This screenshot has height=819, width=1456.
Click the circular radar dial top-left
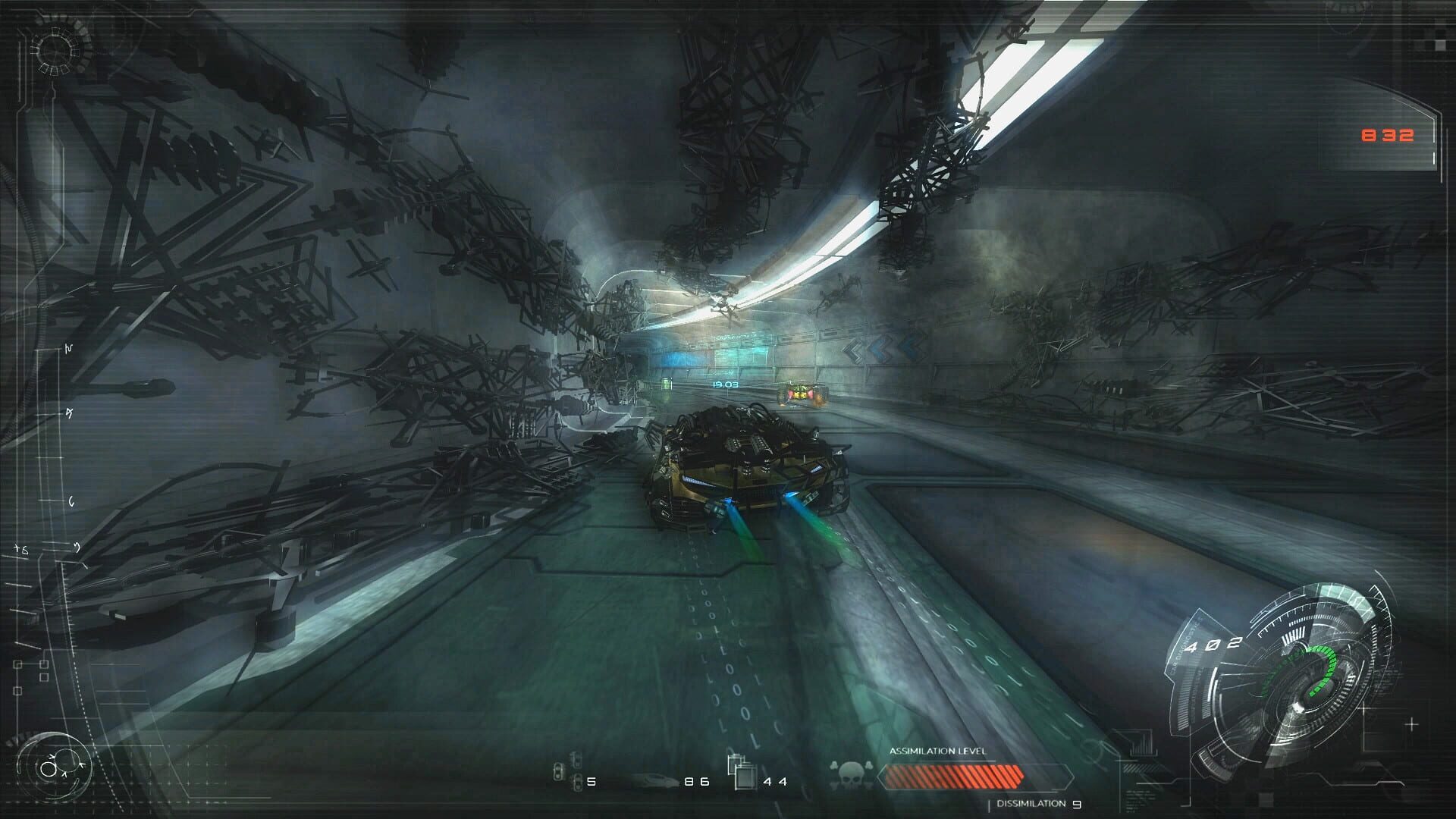coord(53,49)
